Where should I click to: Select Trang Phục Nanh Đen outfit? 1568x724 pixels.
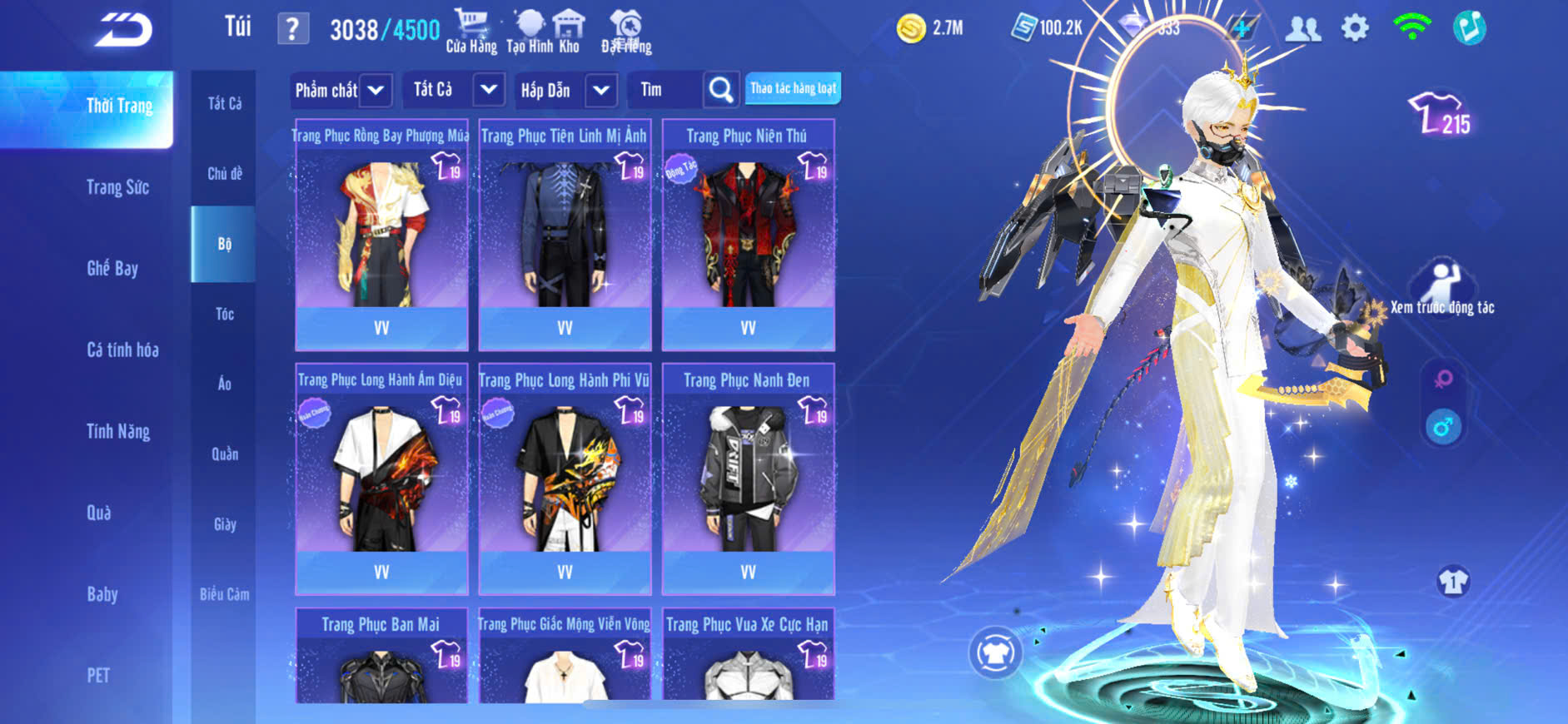[x=748, y=479]
